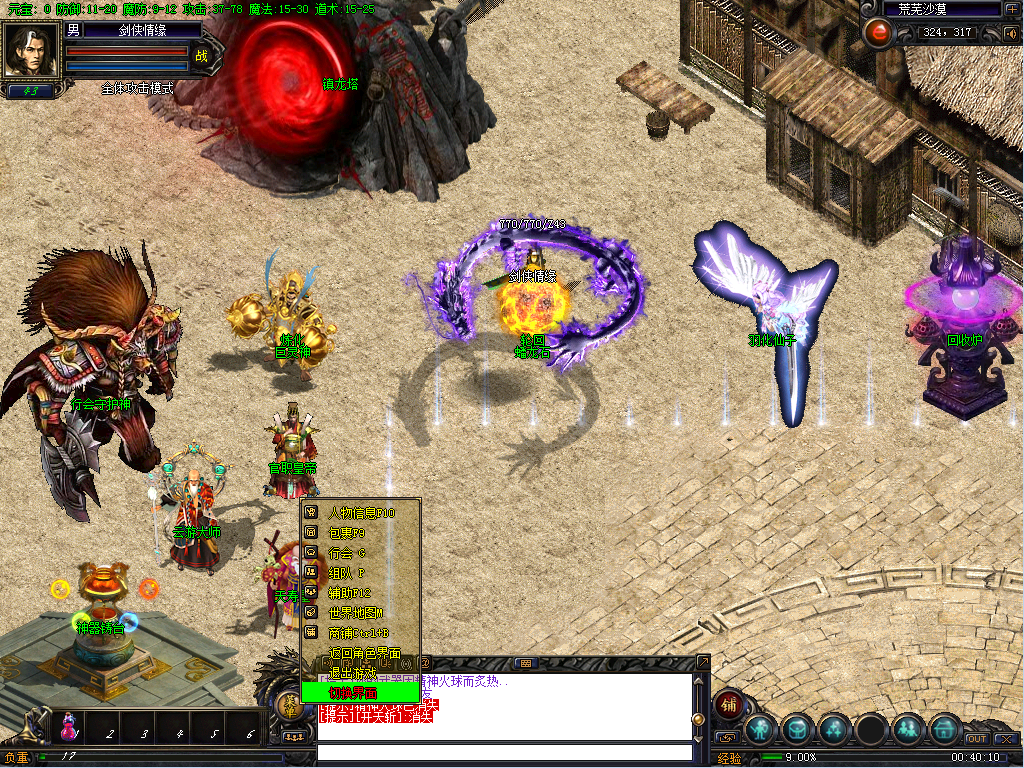Screen dimensions: 1024x768
Task: Click the round 菜单 menu button
Action: point(291,705)
